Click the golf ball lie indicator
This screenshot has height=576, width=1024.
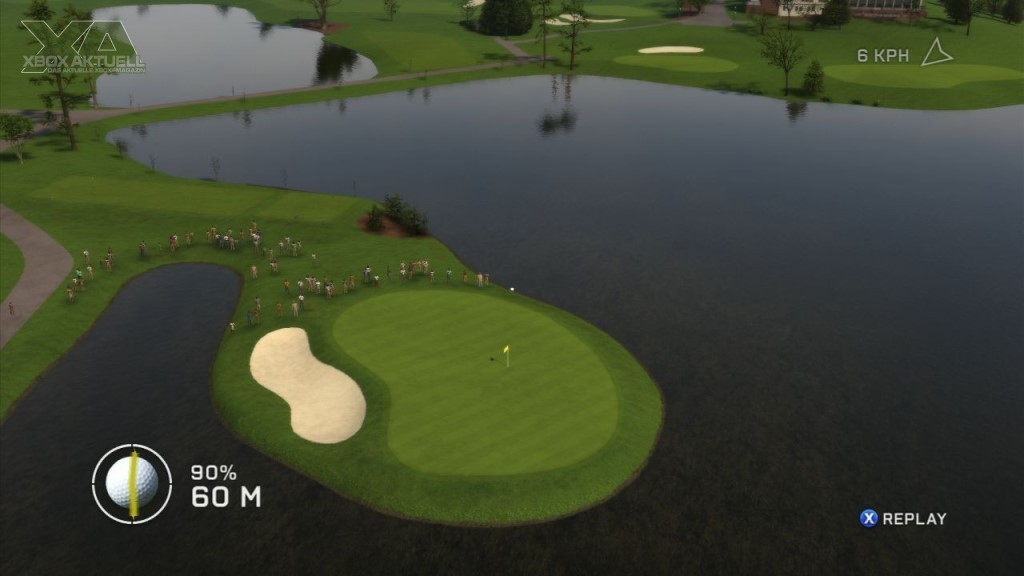[132, 483]
